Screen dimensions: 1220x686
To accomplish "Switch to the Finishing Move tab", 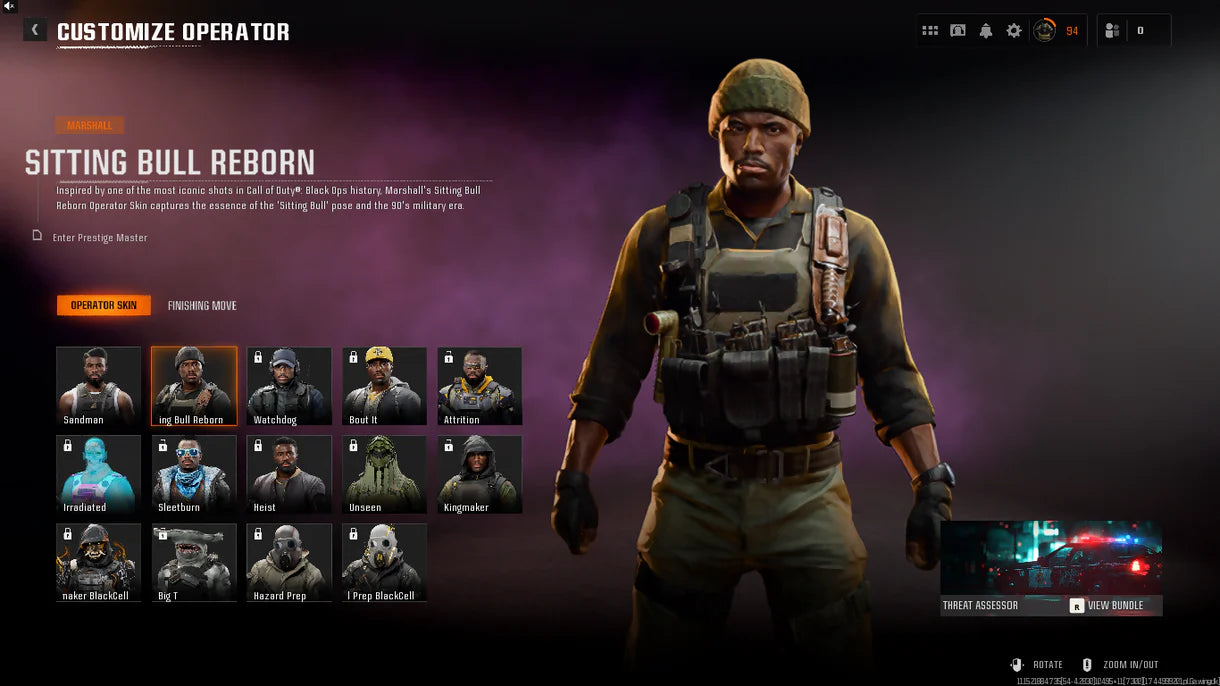I will coord(202,306).
